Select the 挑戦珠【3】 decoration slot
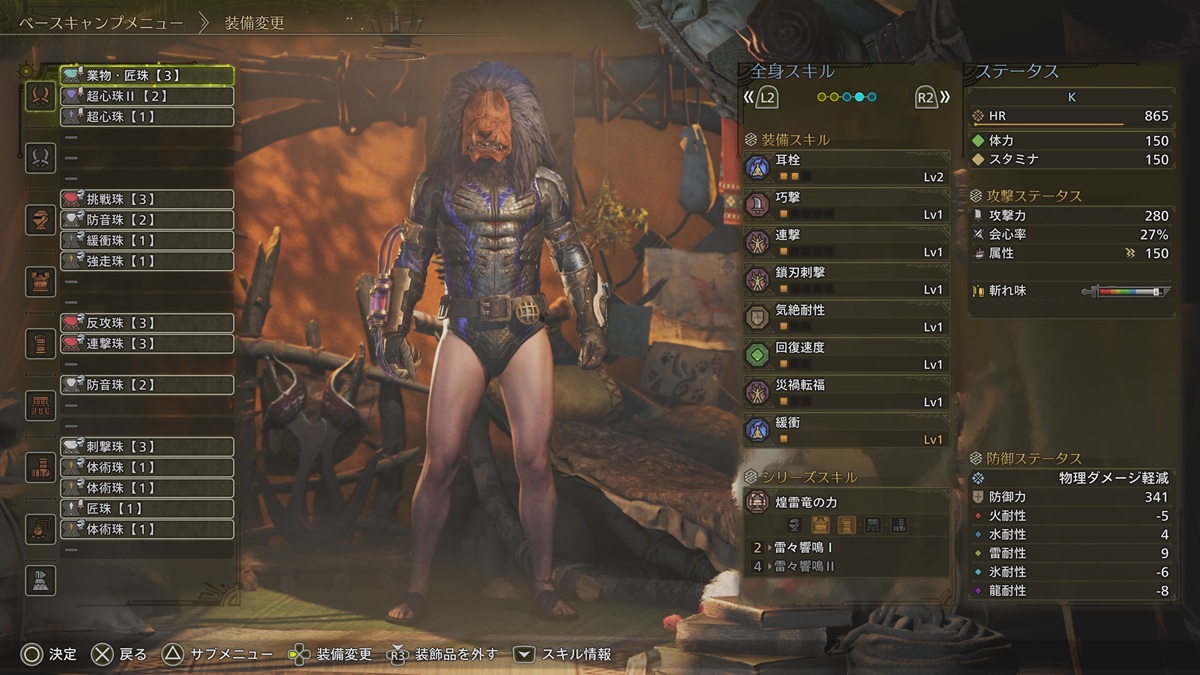The height and width of the screenshot is (675, 1200). [x=147, y=199]
